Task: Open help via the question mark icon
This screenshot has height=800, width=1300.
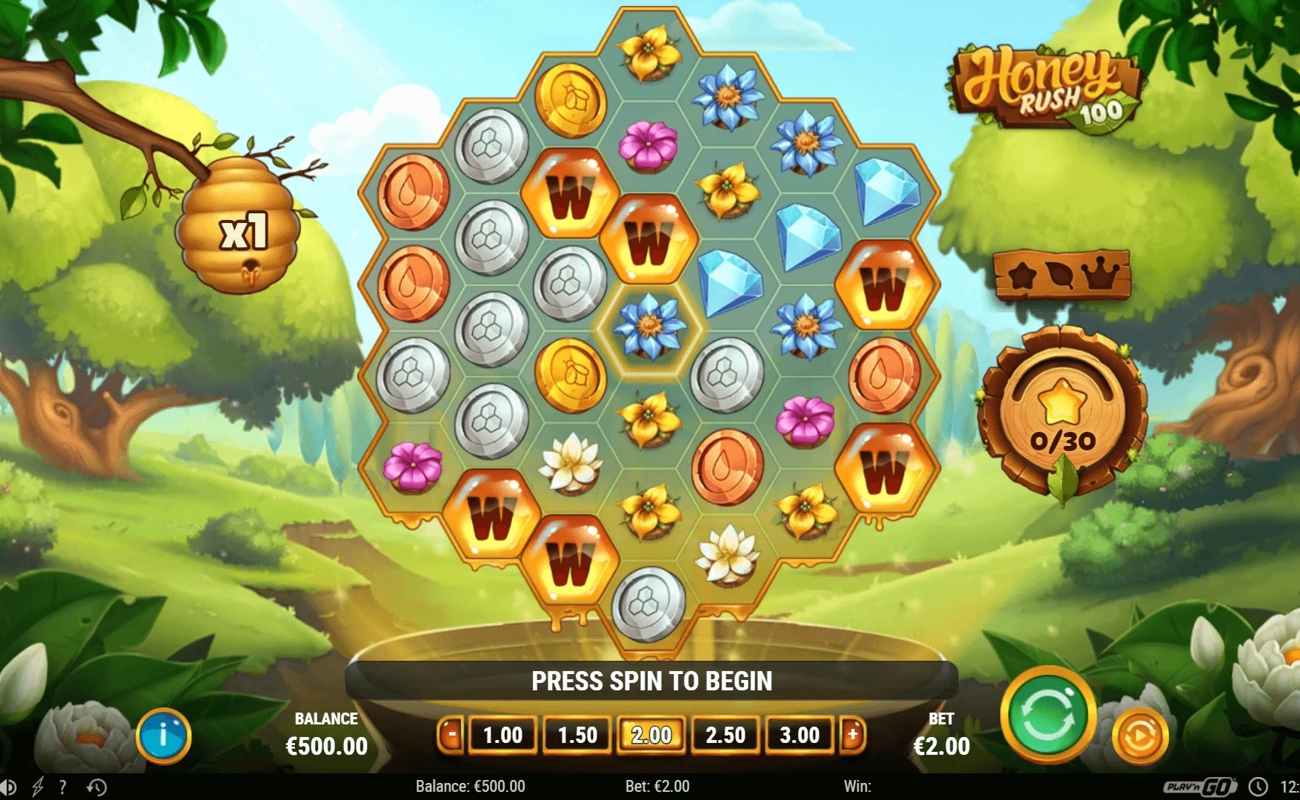Action: tap(62, 787)
